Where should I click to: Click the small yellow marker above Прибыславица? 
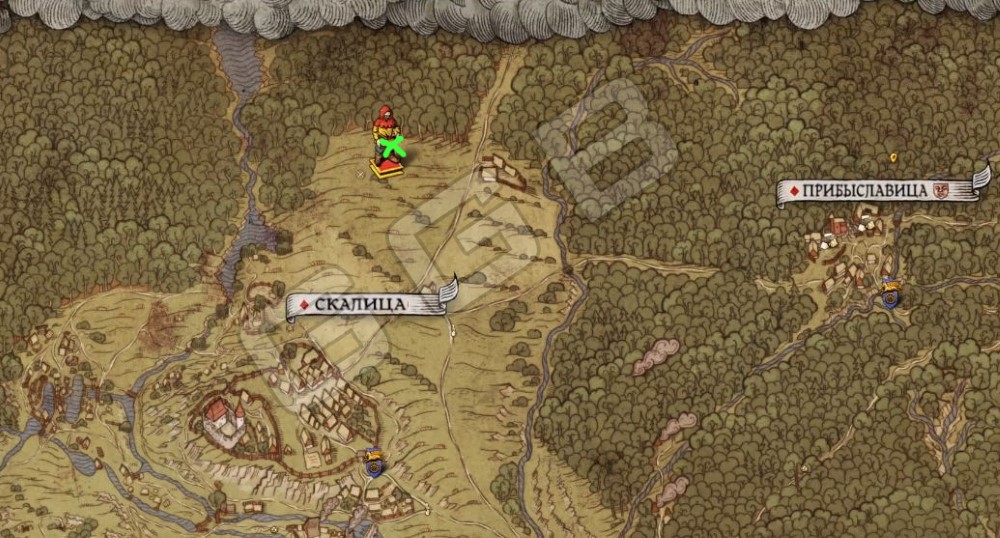pyautogui.click(x=892, y=157)
